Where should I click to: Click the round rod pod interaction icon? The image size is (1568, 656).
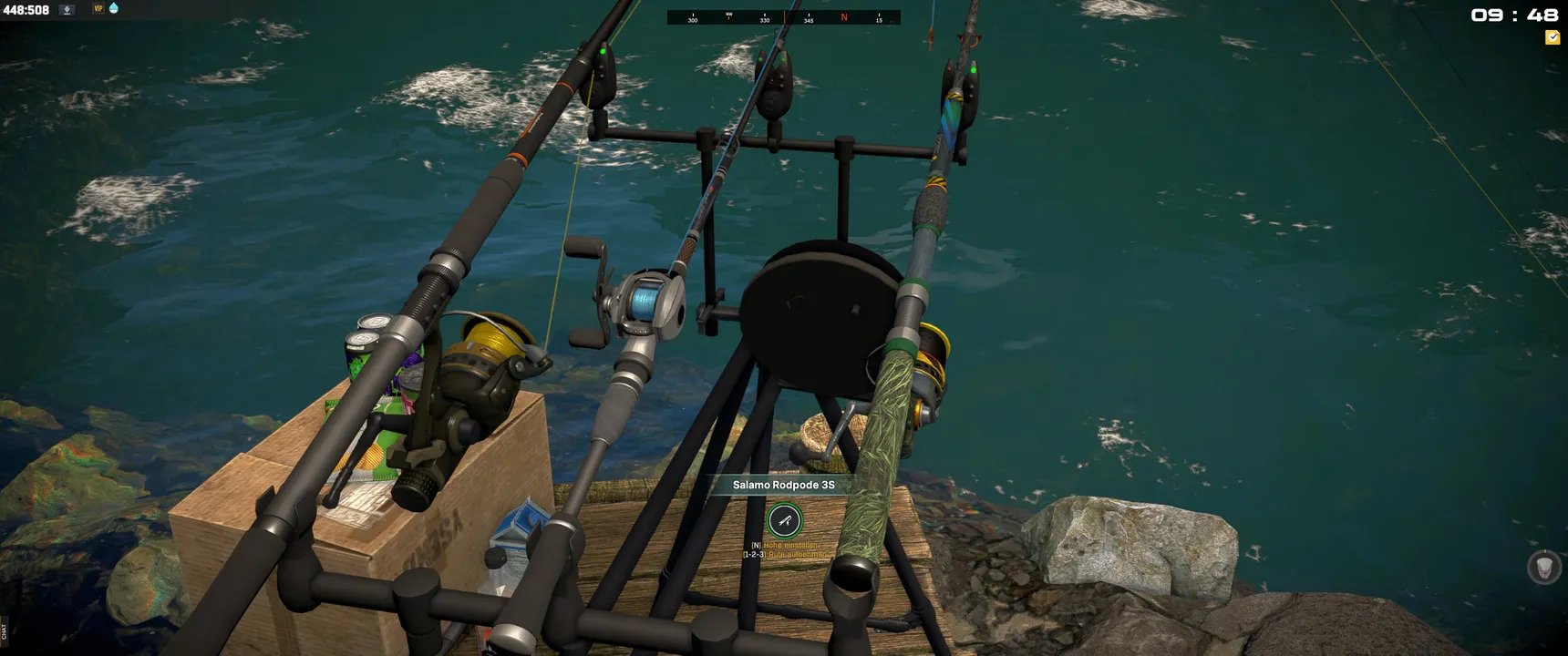pyautogui.click(x=784, y=521)
